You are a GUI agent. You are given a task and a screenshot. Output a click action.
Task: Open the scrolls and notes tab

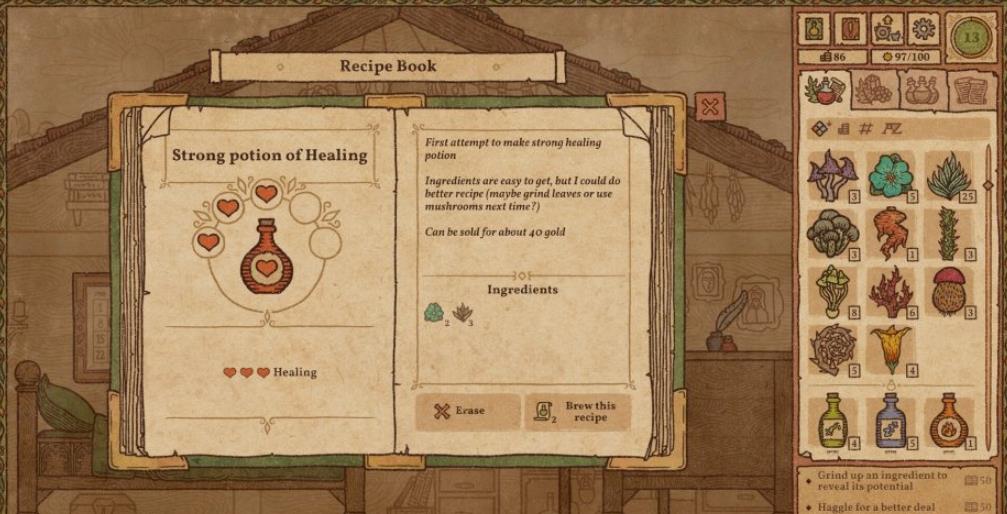pos(964,90)
